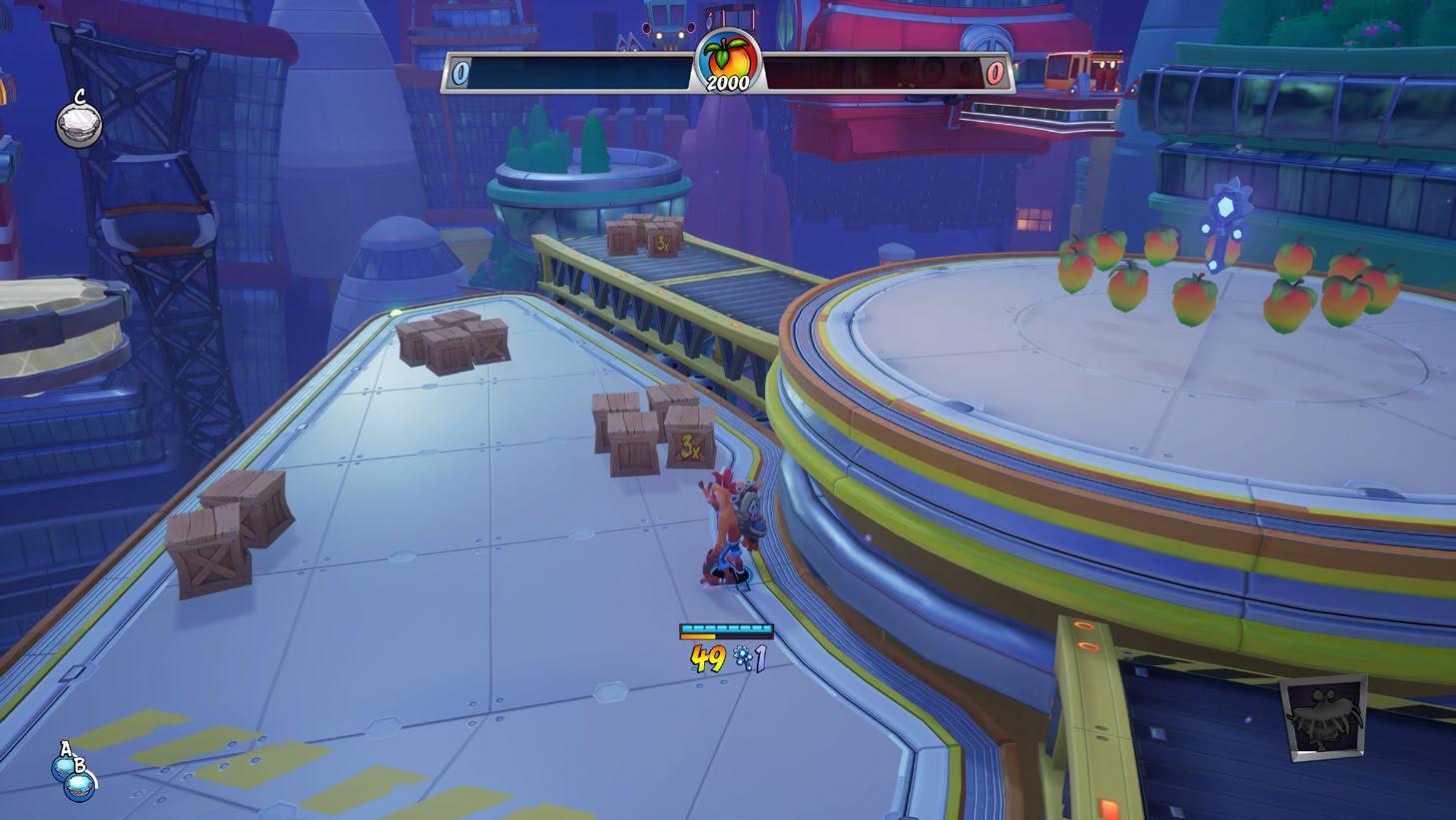Viewport: 1456px width, 820px height.
Task: Select the blue gem pad B marker
Action: [x=79, y=784]
